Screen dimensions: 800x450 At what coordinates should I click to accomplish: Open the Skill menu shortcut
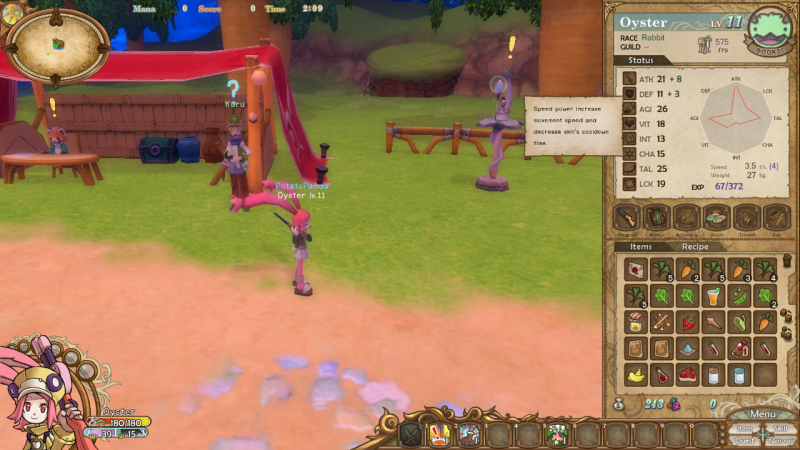click(781, 427)
